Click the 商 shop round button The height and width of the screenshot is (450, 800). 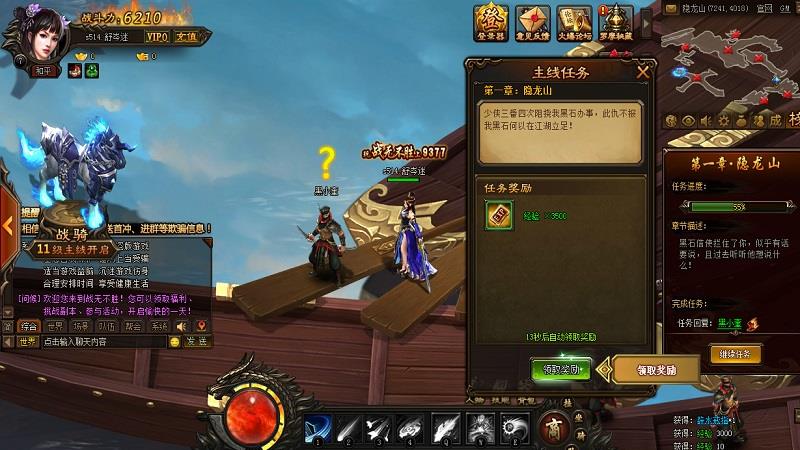[x=553, y=426]
